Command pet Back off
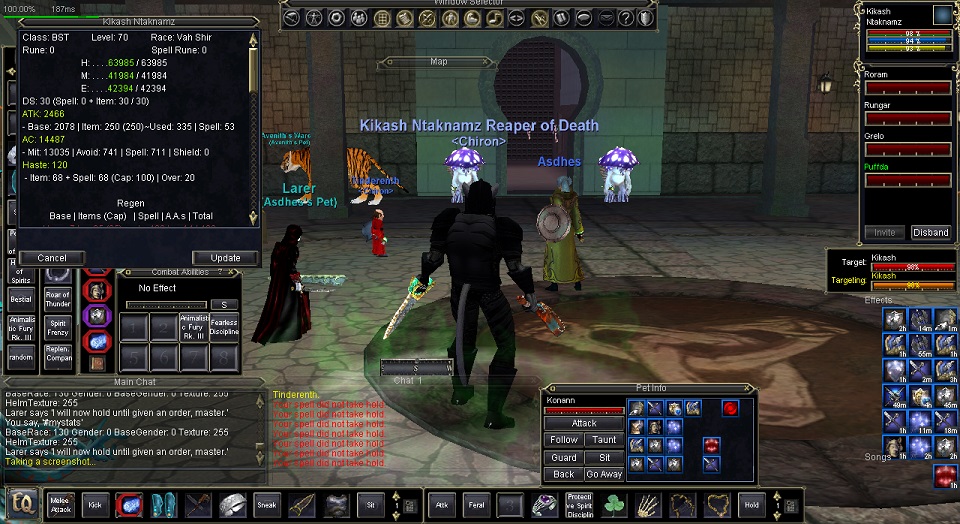The image size is (960, 524). pos(564,474)
